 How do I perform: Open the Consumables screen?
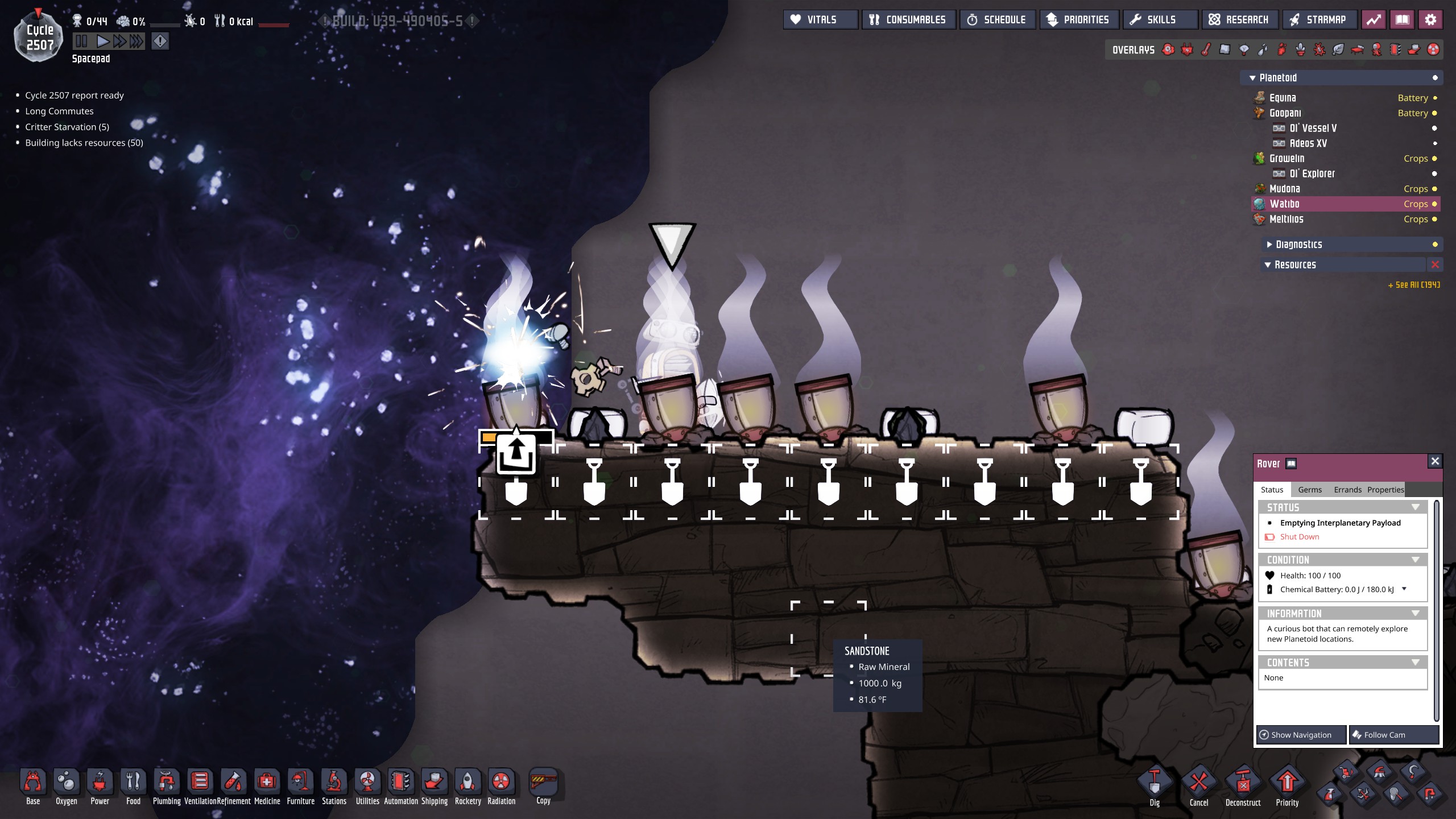[908, 20]
